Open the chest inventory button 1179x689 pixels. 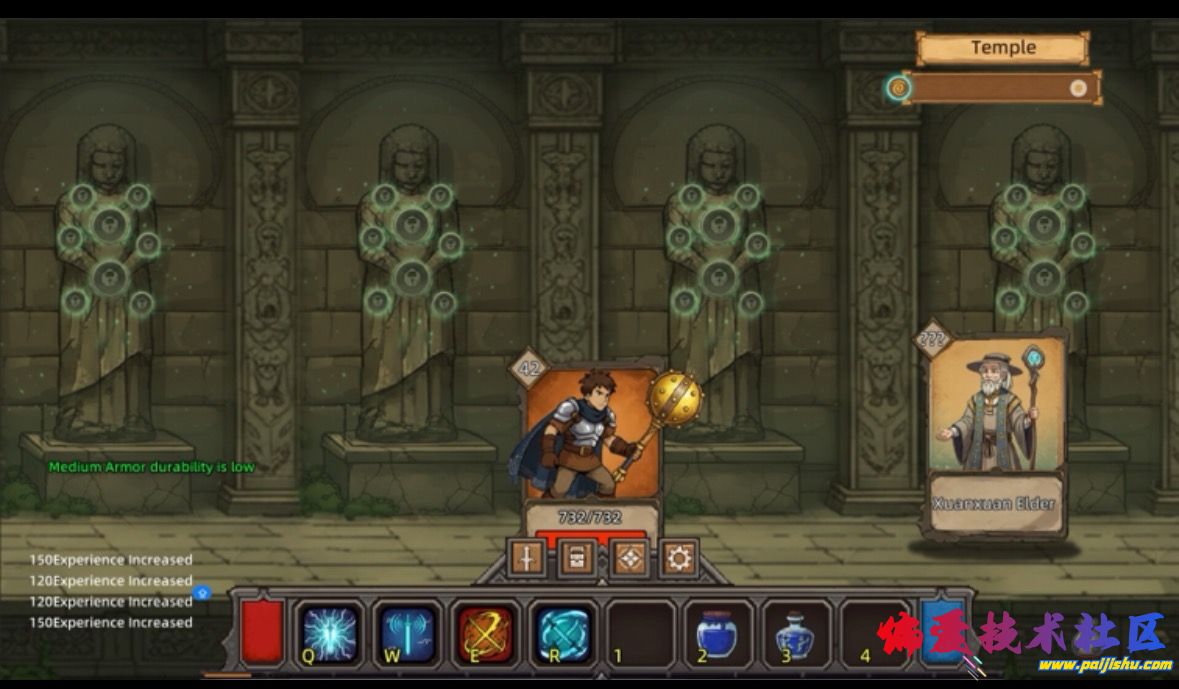pyautogui.click(x=577, y=558)
